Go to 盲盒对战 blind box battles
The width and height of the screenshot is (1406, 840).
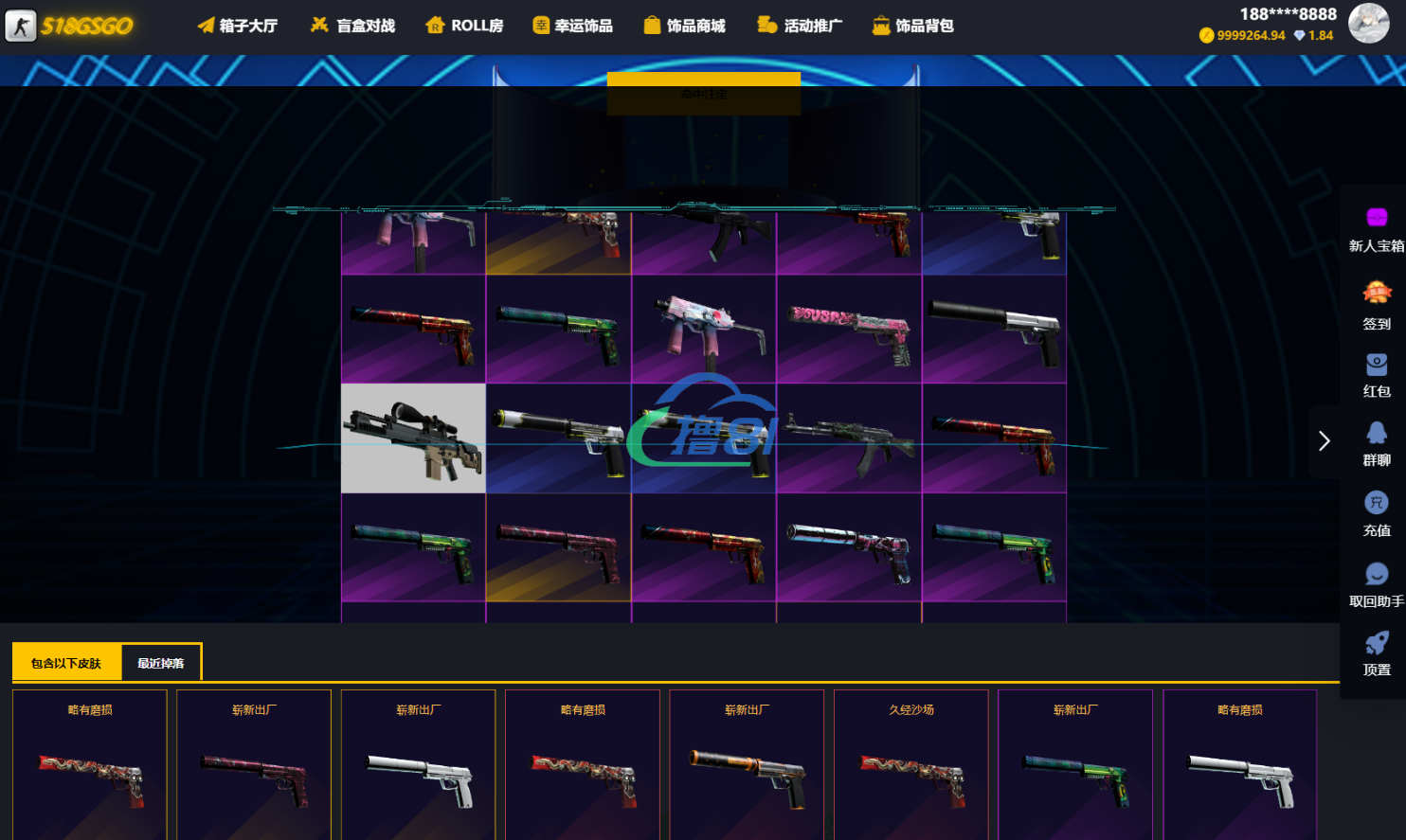[352, 26]
